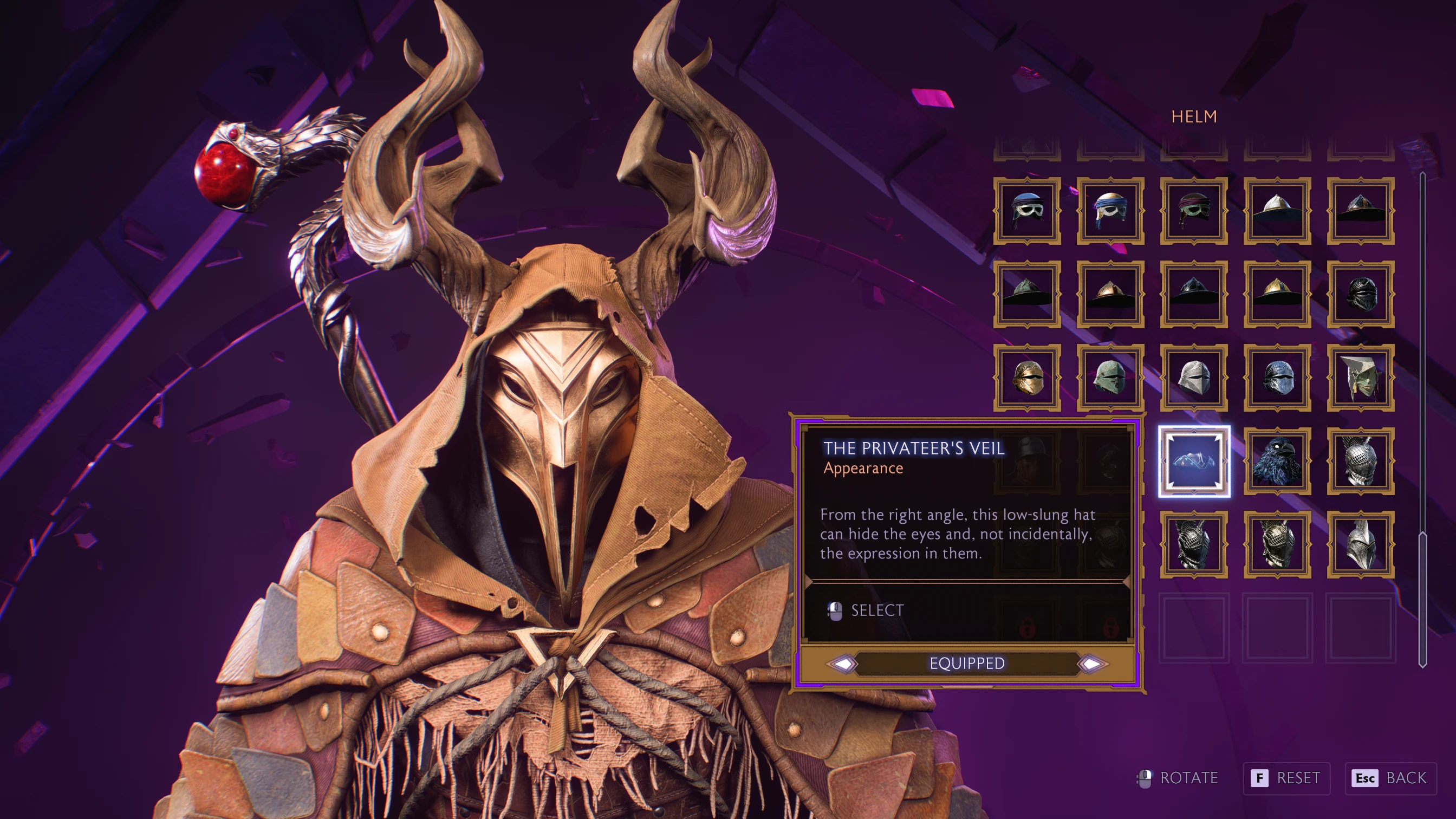Equip the golden visored helmet

point(1027,378)
